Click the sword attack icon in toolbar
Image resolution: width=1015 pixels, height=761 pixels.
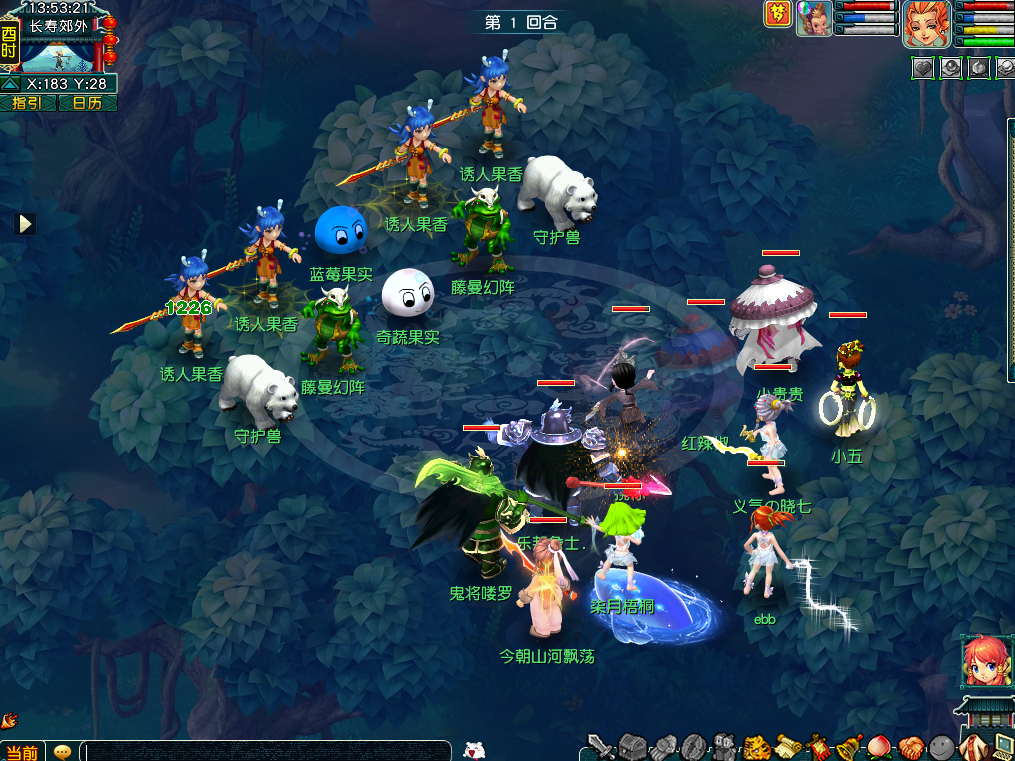point(600,746)
